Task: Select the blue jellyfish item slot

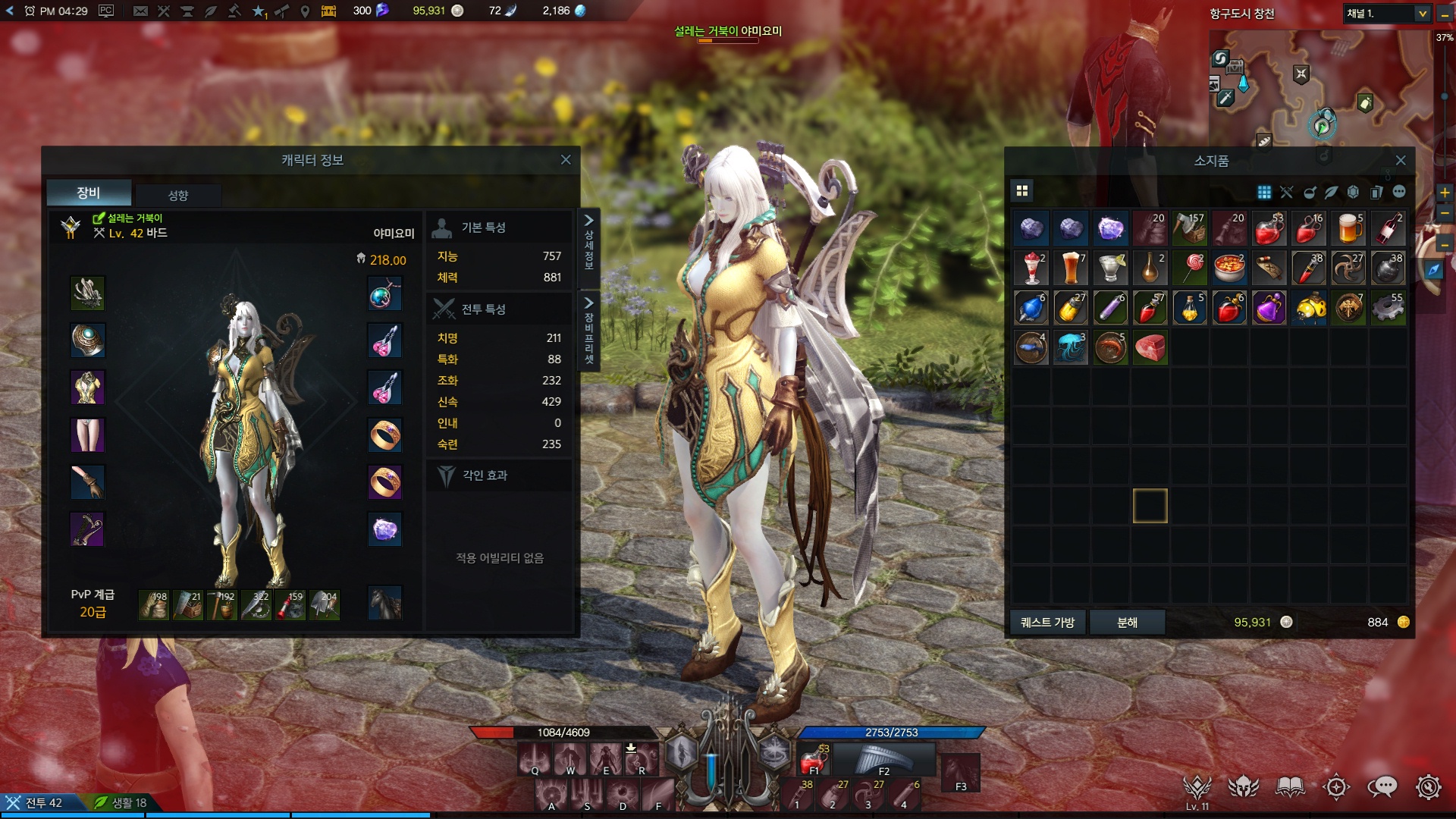Action: [x=1071, y=348]
